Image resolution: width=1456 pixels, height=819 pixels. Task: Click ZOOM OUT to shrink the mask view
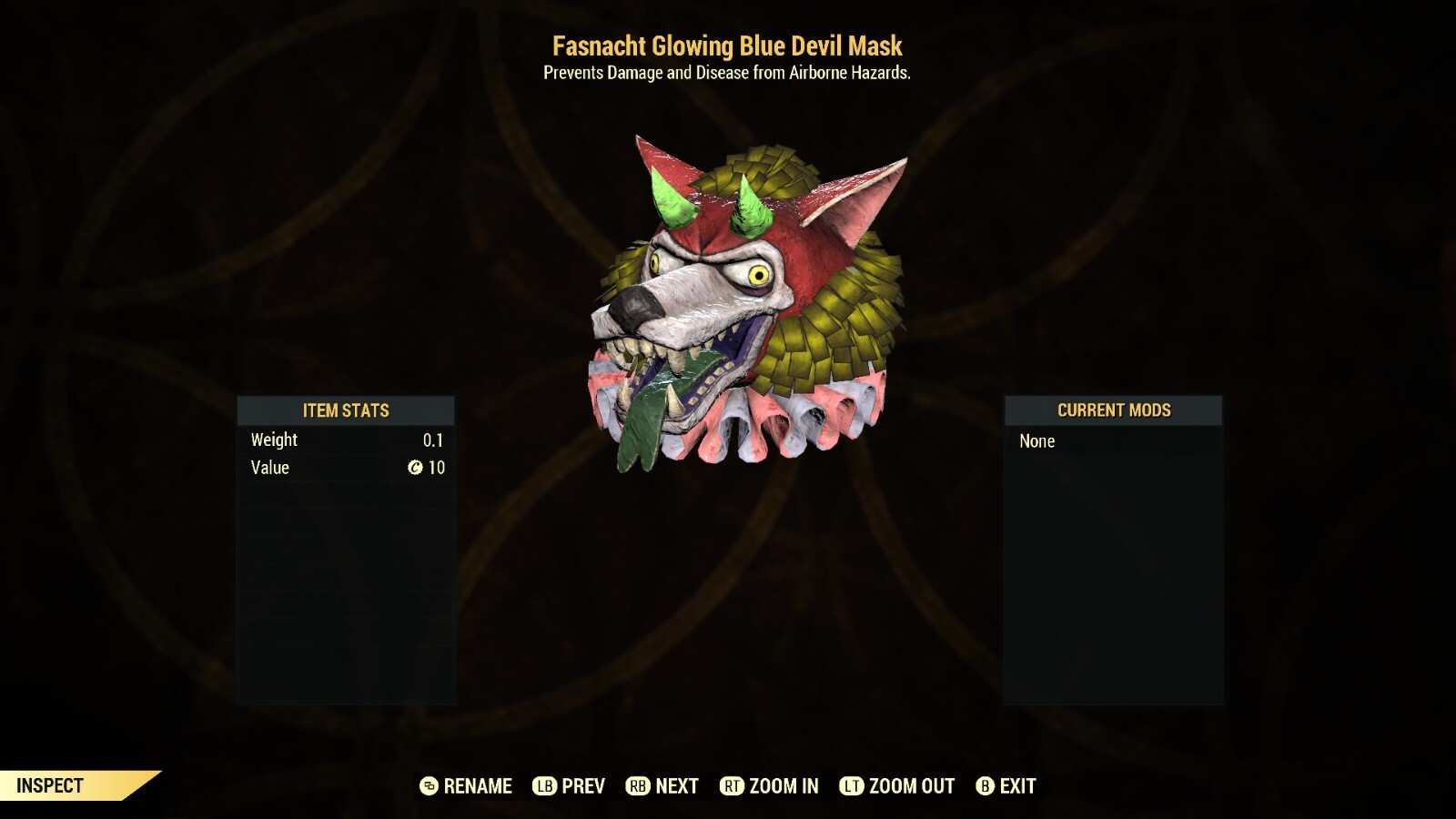pyautogui.click(x=909, y=785)
